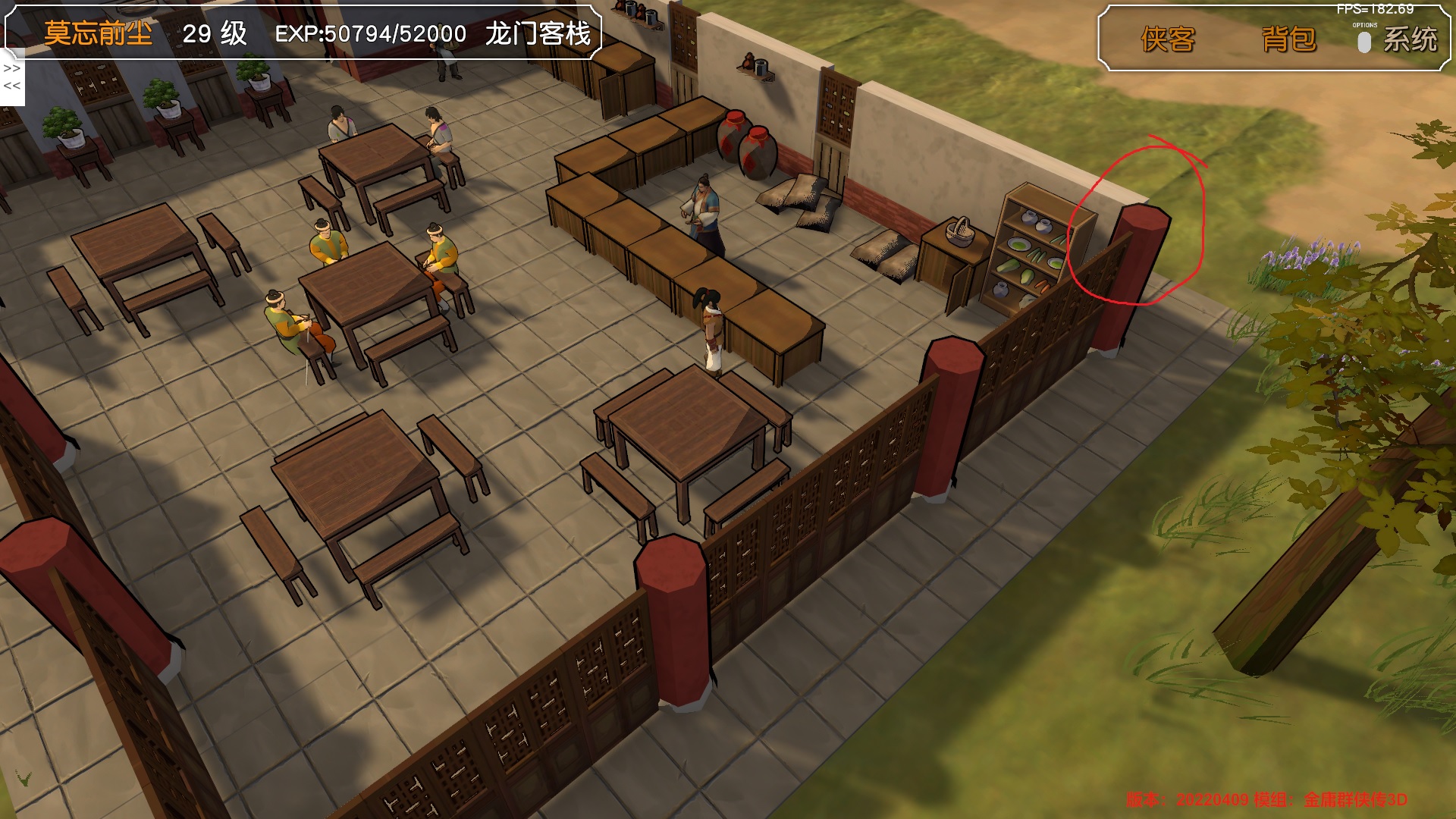Image resolution: width=1456 pixels, height=819 pixels.
Task: Open the 背包 inventory bag
Action: [x=1288, y=39]
